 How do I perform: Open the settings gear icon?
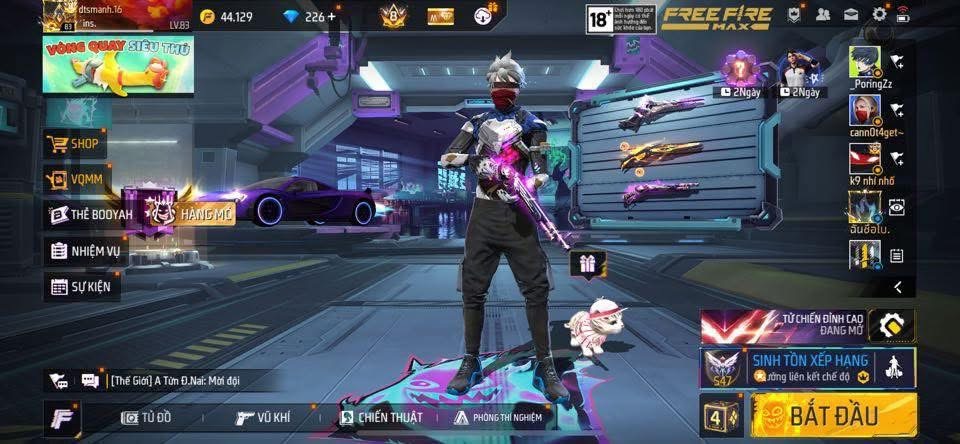pyautogui.click(x=880, y=14)
